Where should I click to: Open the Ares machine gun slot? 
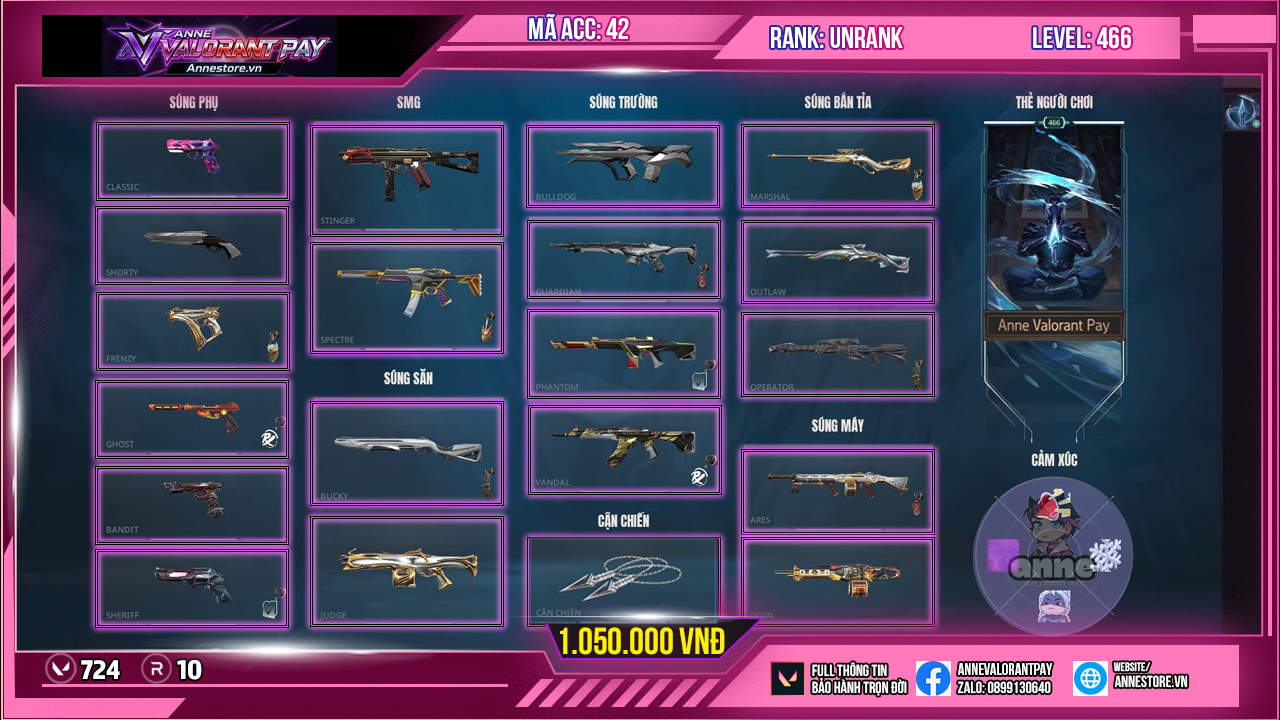point(837,490)
